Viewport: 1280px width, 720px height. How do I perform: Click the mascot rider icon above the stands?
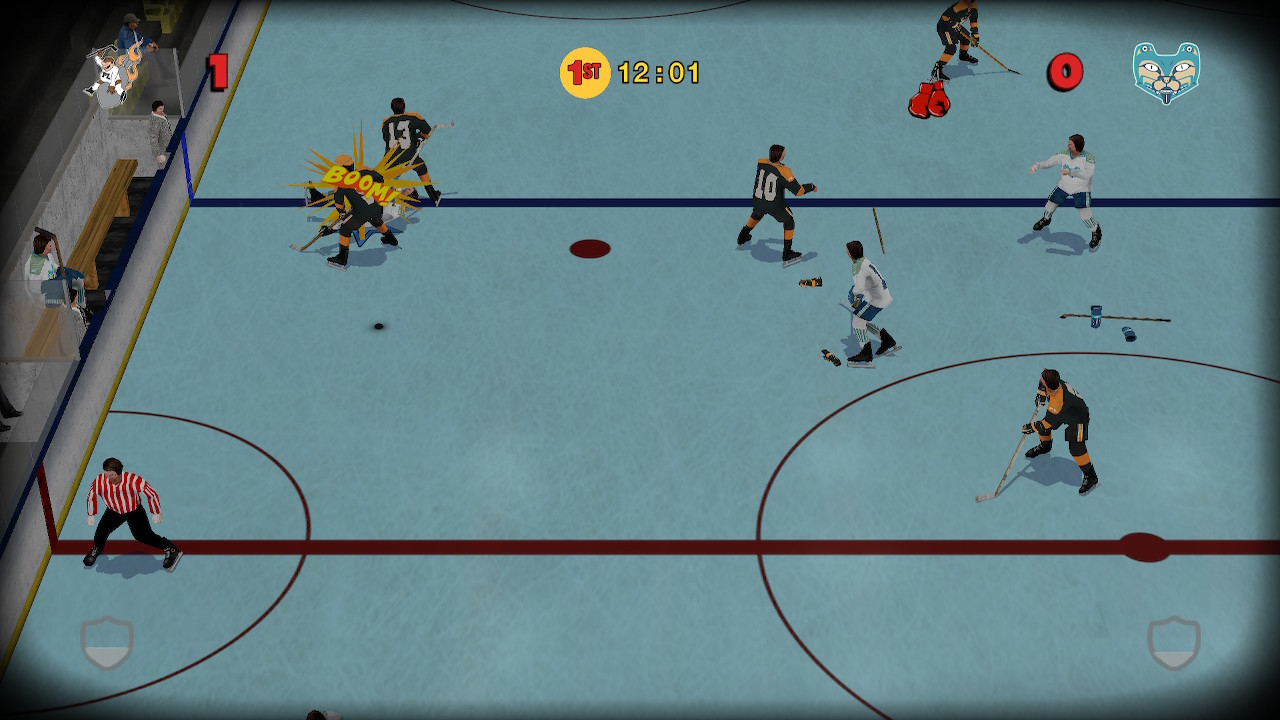click(112, 72)
